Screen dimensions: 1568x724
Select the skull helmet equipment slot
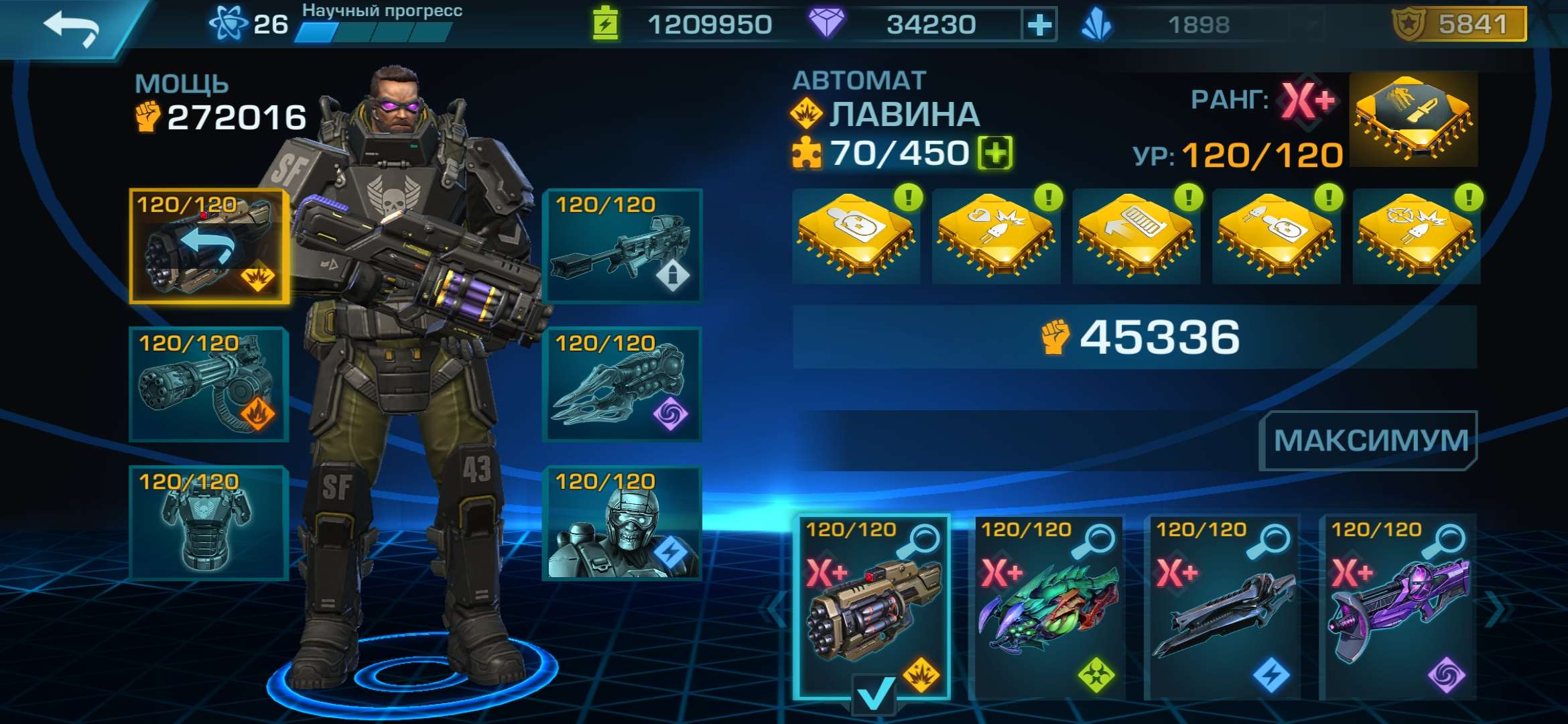coord(623,523)
